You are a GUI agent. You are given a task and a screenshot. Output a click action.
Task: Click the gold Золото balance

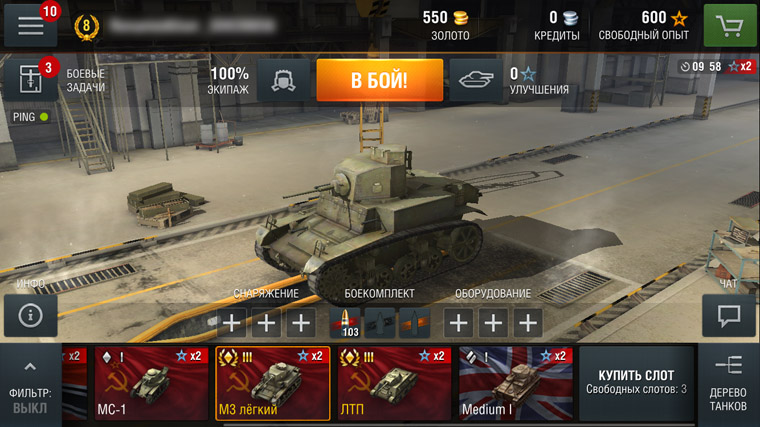(x=449, y=25)
